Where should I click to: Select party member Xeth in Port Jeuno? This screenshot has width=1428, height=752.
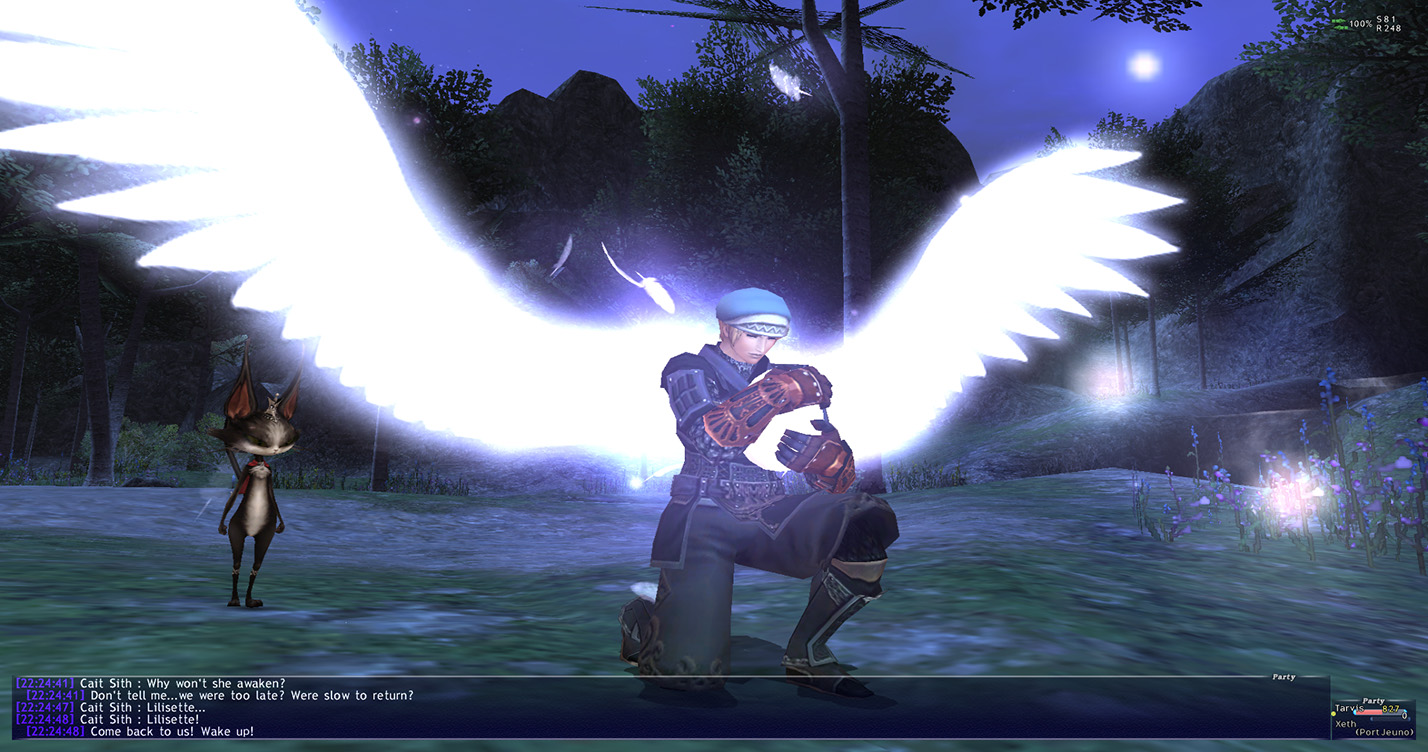pyautogui.click(x=1346, y=724)
